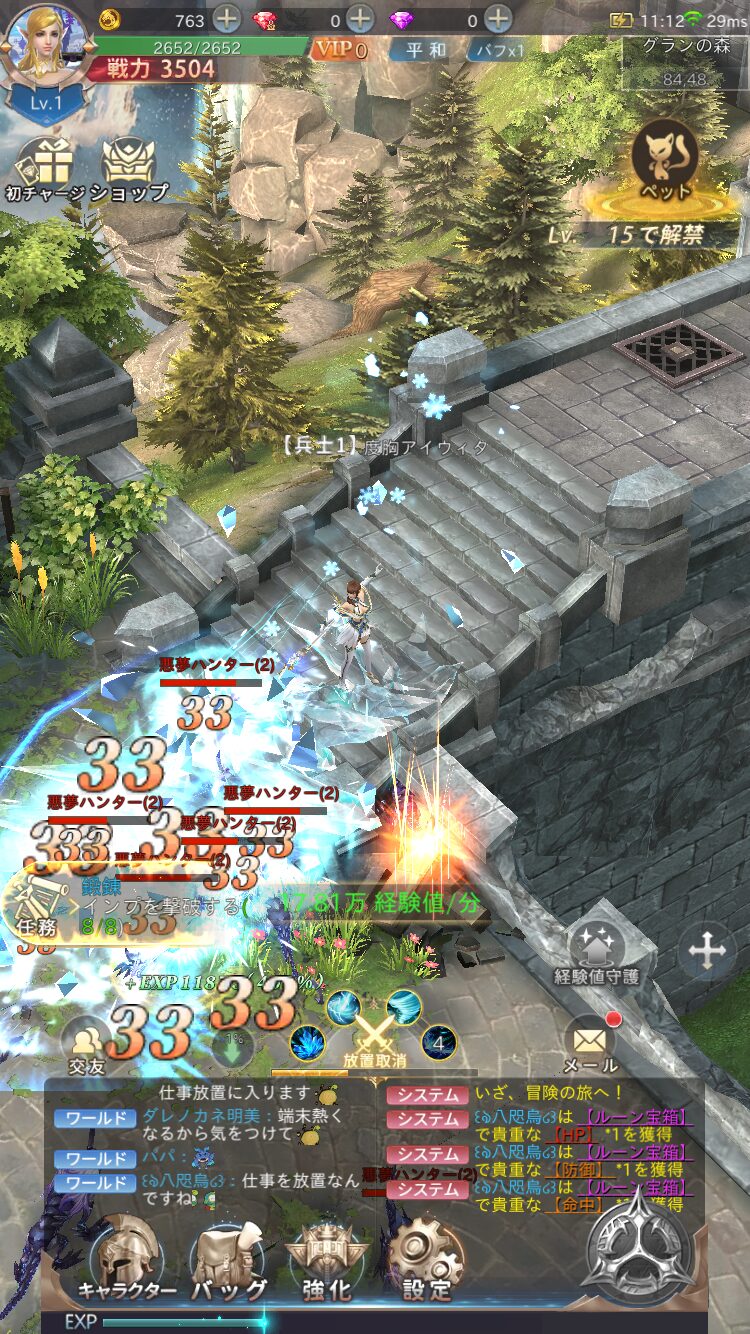The image size is (750, 1334).
Task: Open the グランの森 minimap
Action: click(685, 60)
